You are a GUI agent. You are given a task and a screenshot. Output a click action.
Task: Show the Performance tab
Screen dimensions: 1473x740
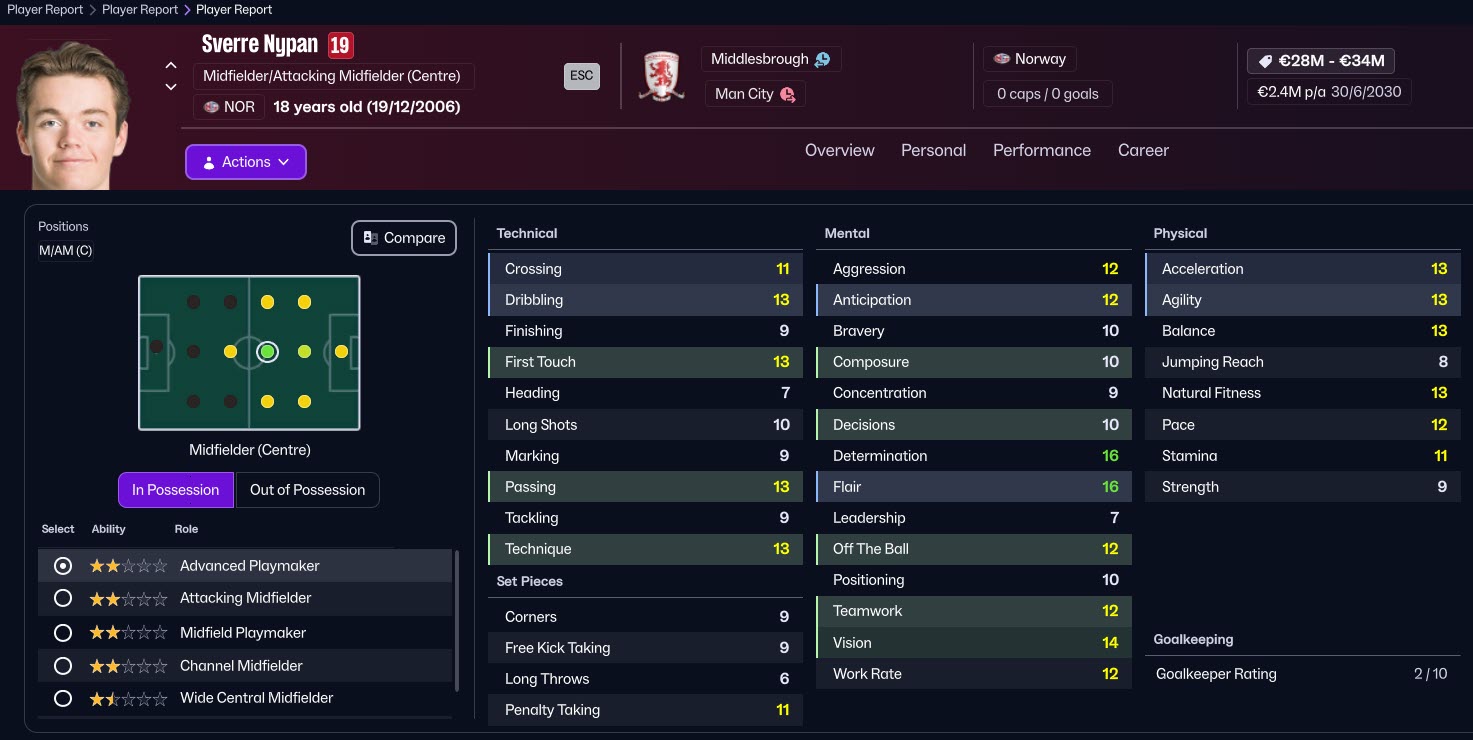[1041, 150]
